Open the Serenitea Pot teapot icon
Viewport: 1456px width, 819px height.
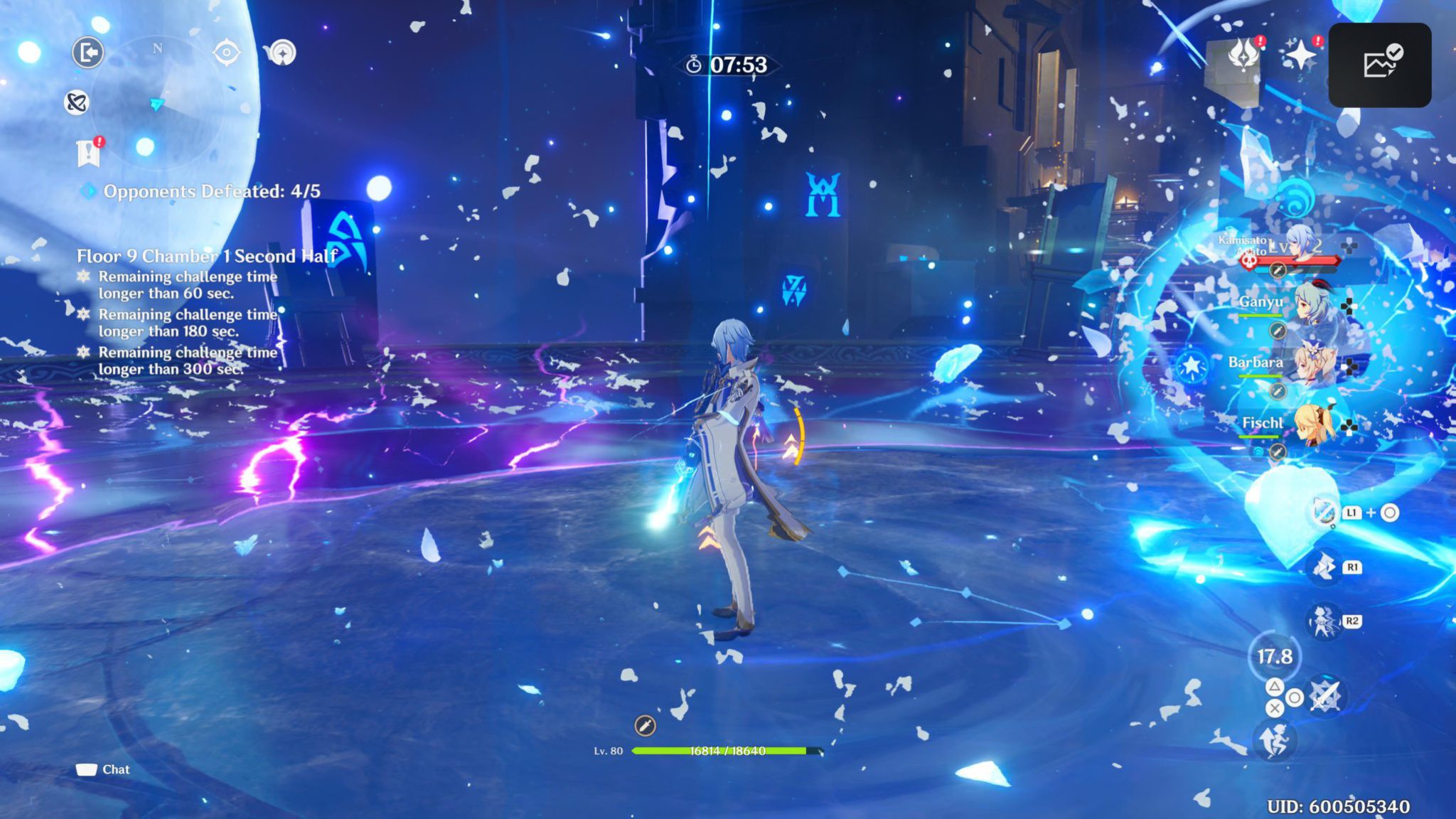tap(283, 52)
